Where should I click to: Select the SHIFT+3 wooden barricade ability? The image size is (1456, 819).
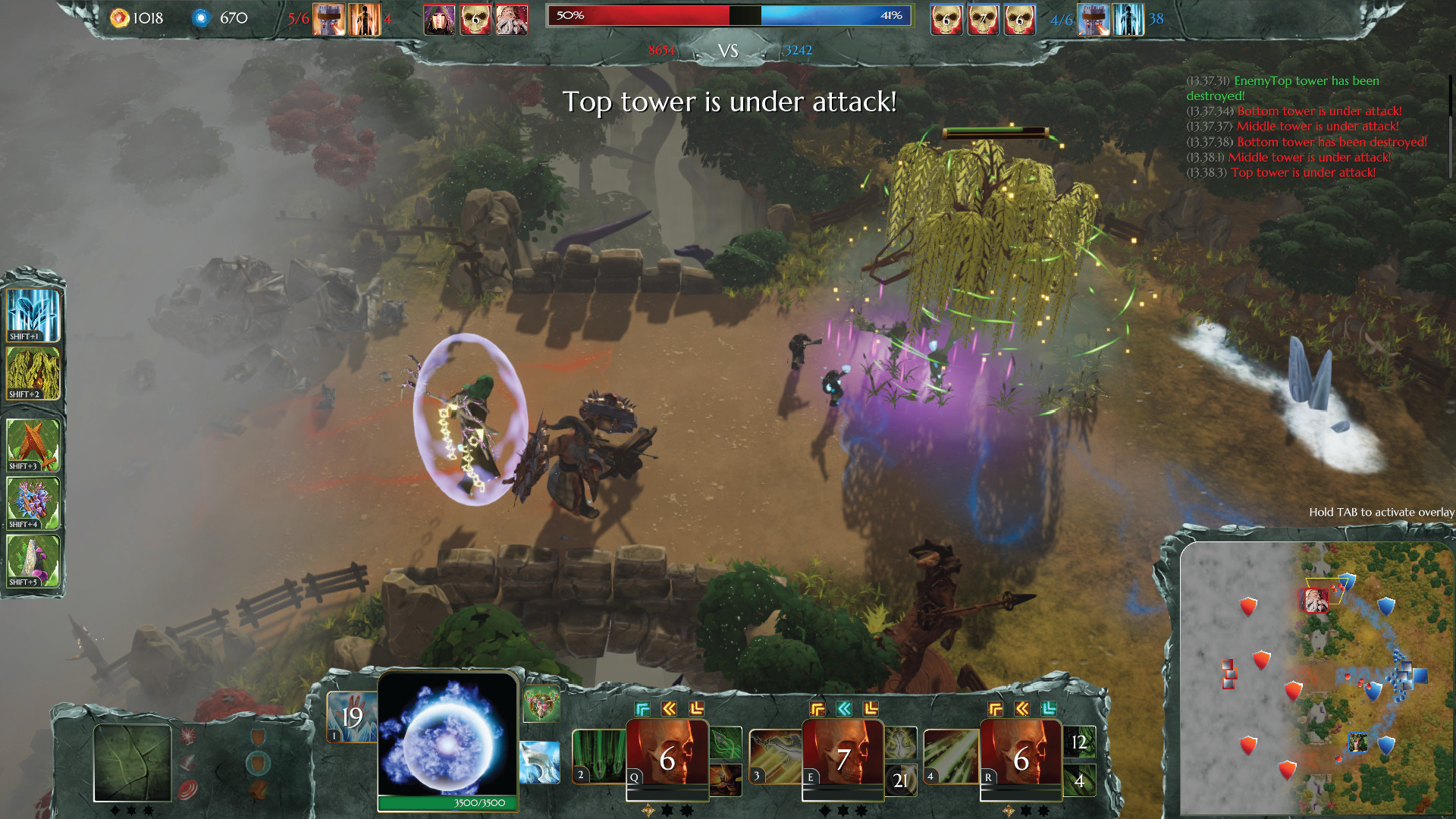pyautogui.click(x=33, y=446)
